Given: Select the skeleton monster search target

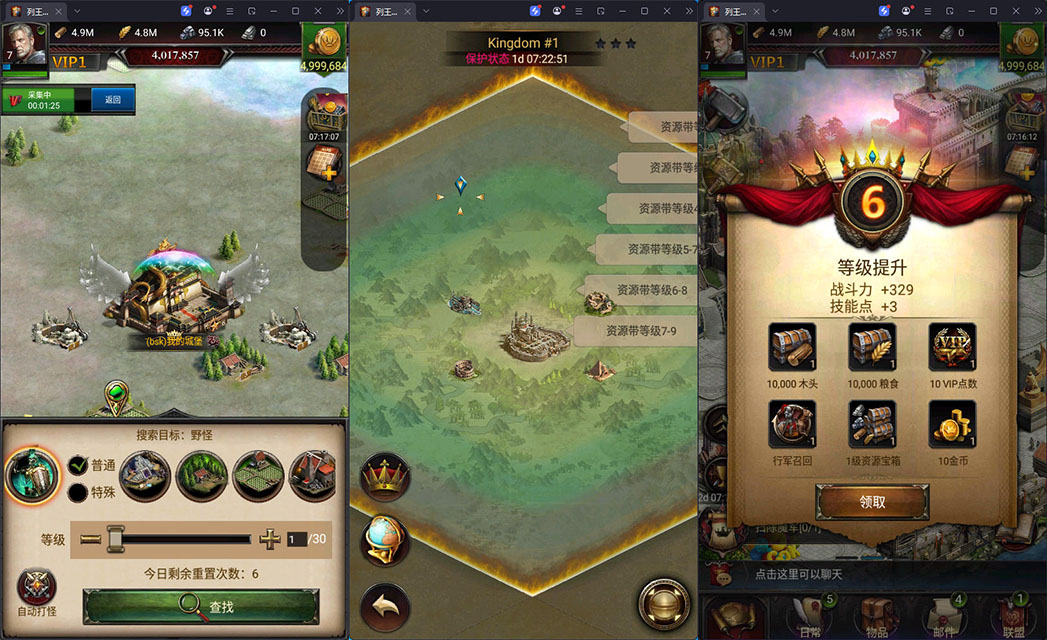Looking at the screenshot, I should click(33, 476).
